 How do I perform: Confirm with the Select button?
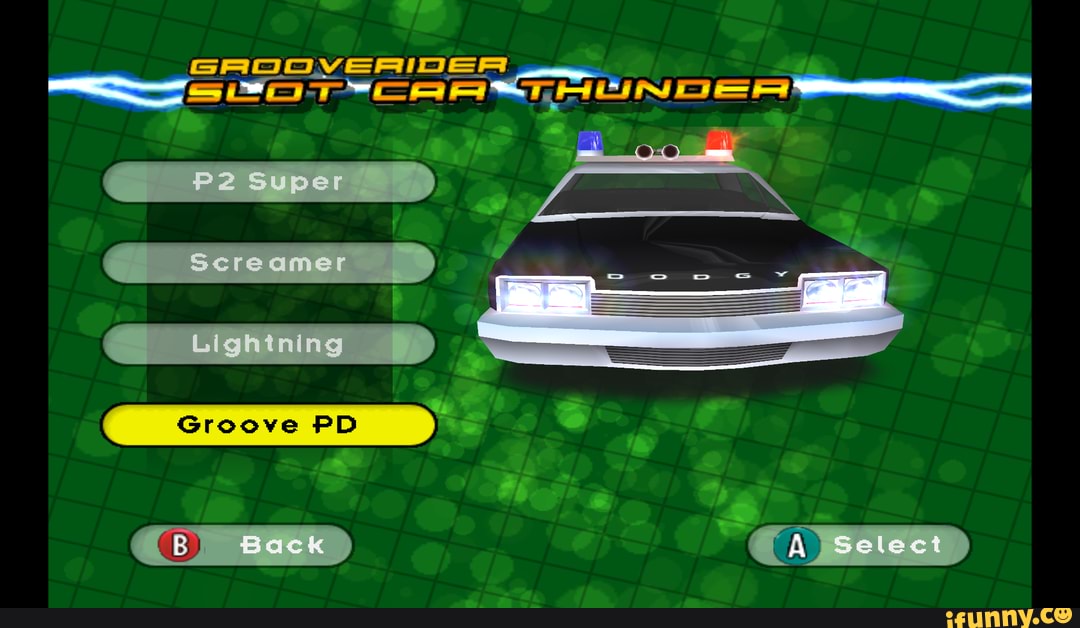pos(858,546)
